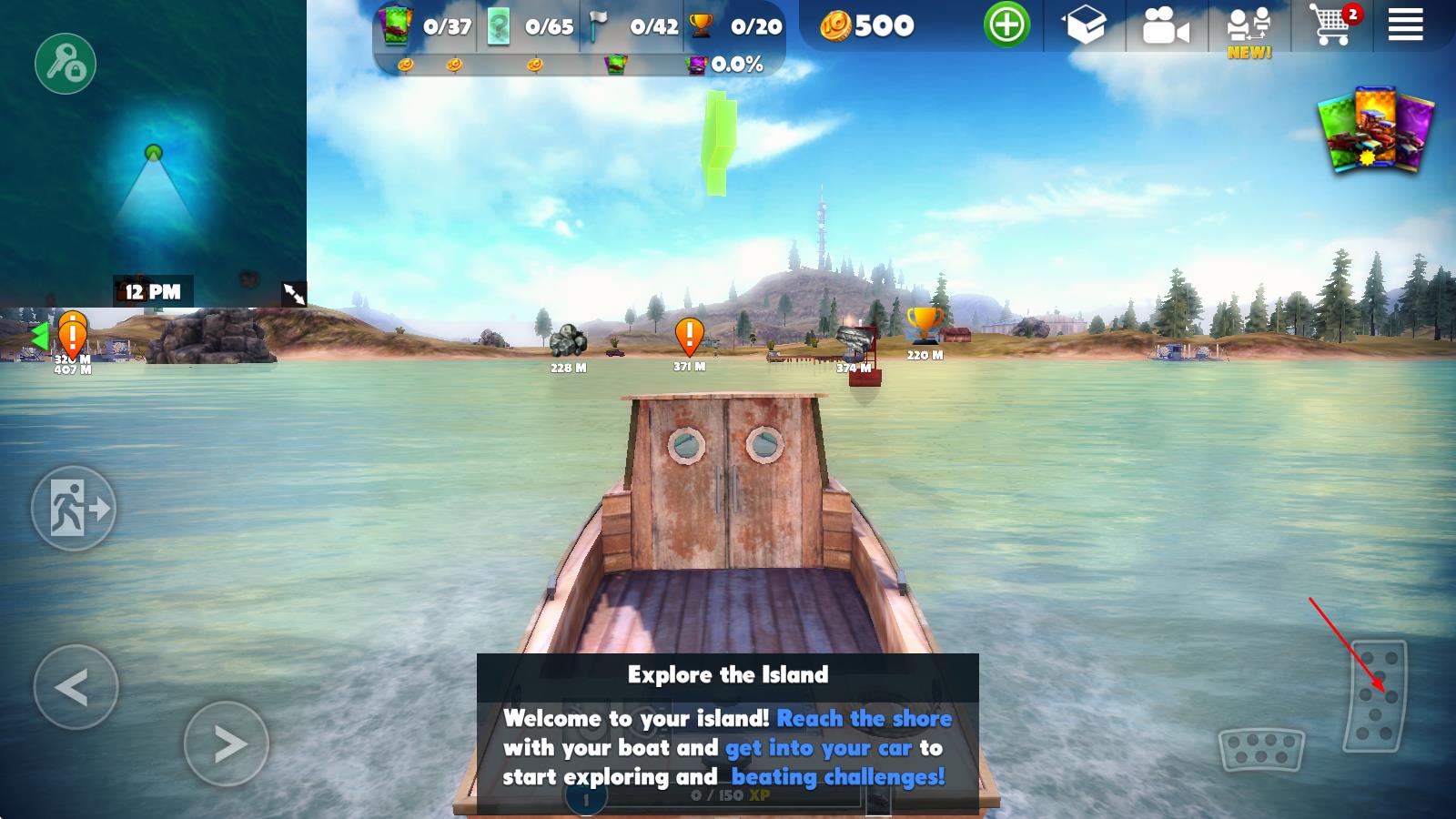This screenshot has width=1456, height=819.
Task: Open the hamburger main menu
Action: pos(1405,25)
